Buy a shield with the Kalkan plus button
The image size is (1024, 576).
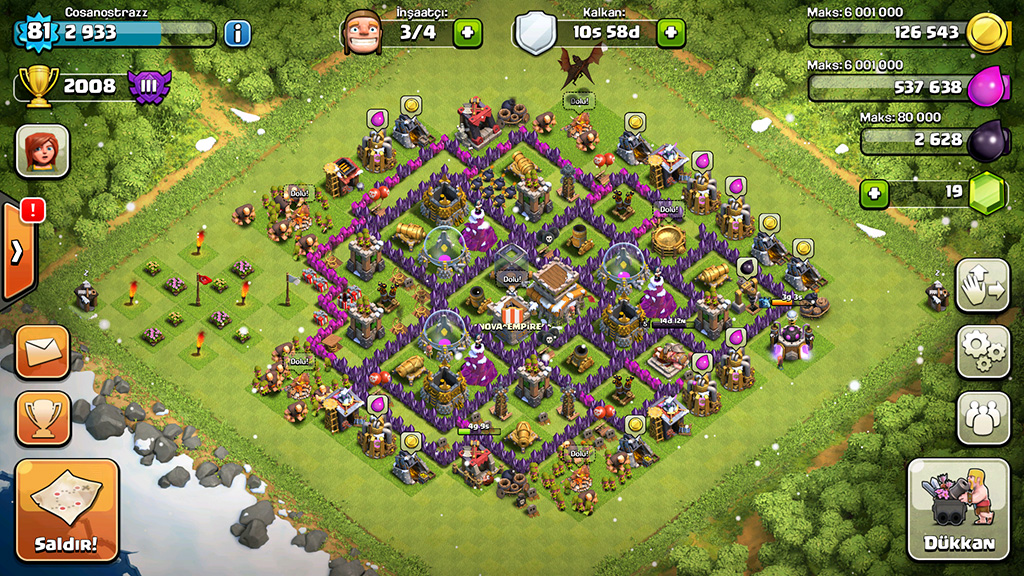click(671, 33)
